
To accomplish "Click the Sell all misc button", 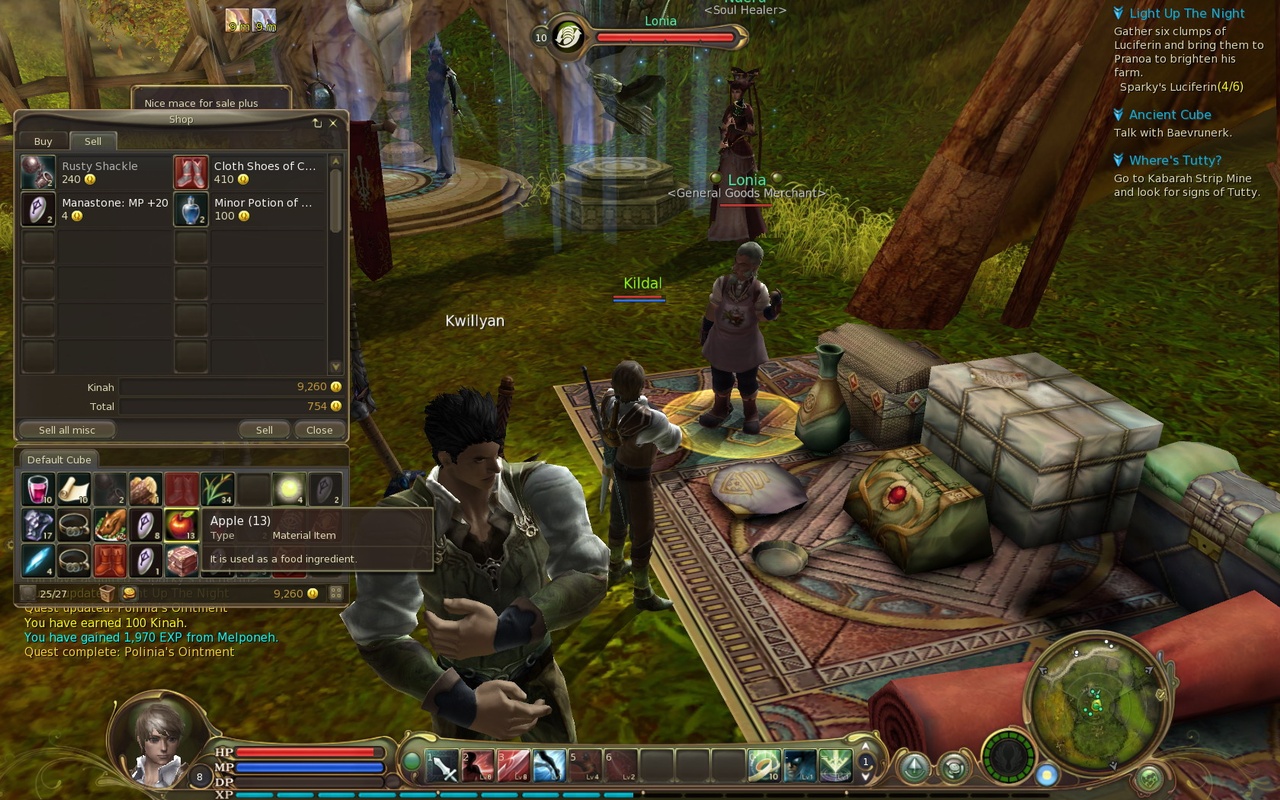I will pyautogui.click(x=66, y=429).
